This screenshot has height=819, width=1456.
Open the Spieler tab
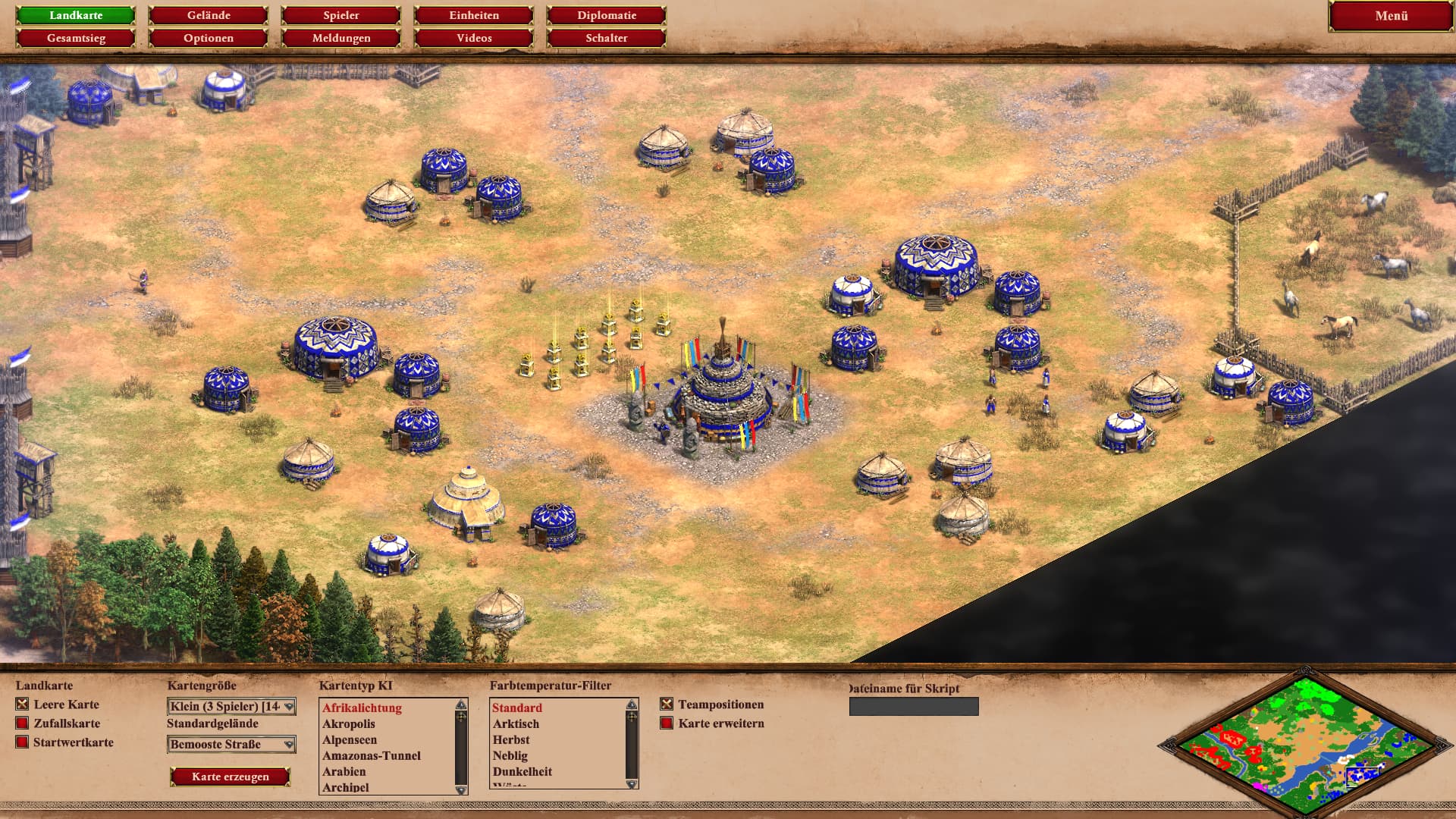tap(341, 15)
